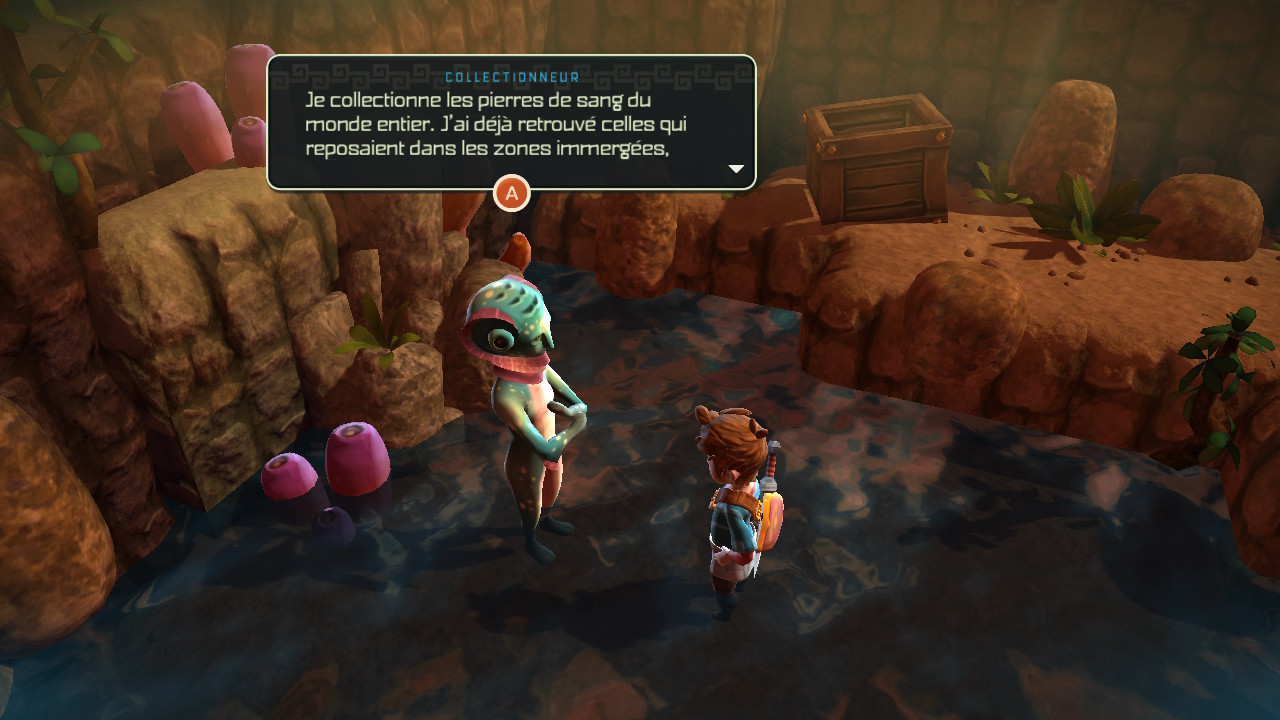Advance dialogue with the white down arrow

pos(737,169)
